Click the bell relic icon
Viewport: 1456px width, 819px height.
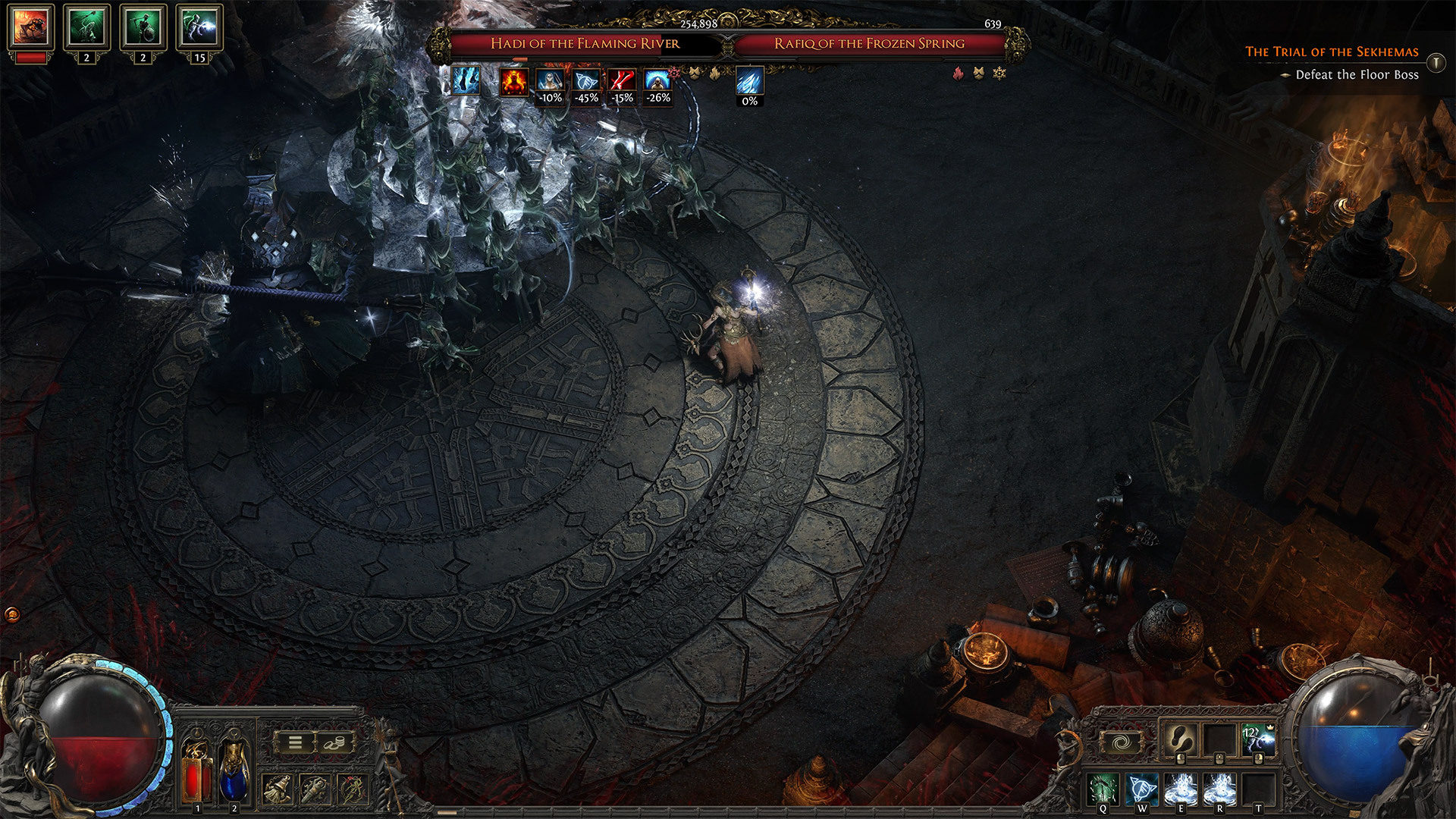278,789
